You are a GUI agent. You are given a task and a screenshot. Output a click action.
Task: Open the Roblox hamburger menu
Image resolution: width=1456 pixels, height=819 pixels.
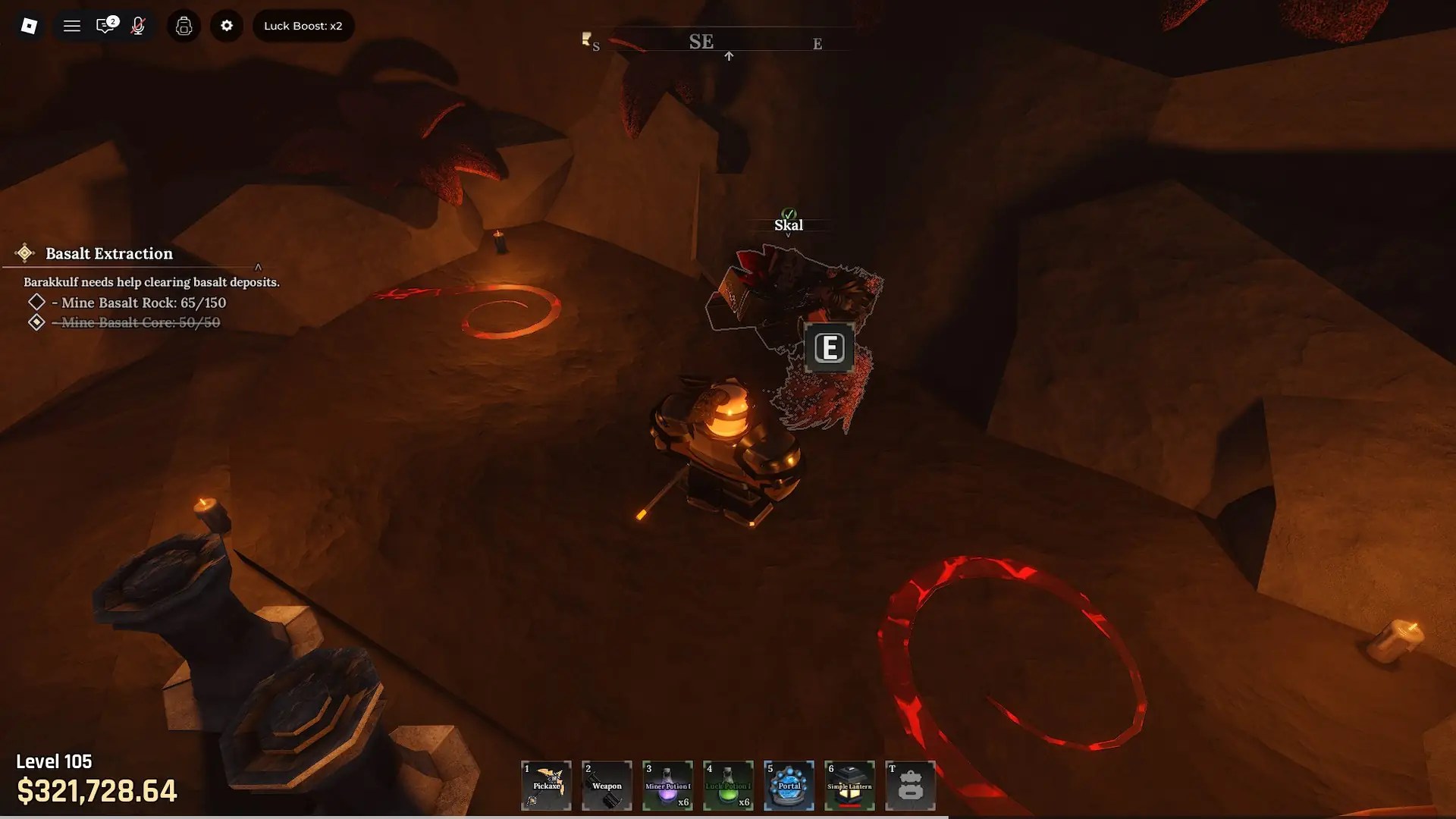[x=72, y=25]
